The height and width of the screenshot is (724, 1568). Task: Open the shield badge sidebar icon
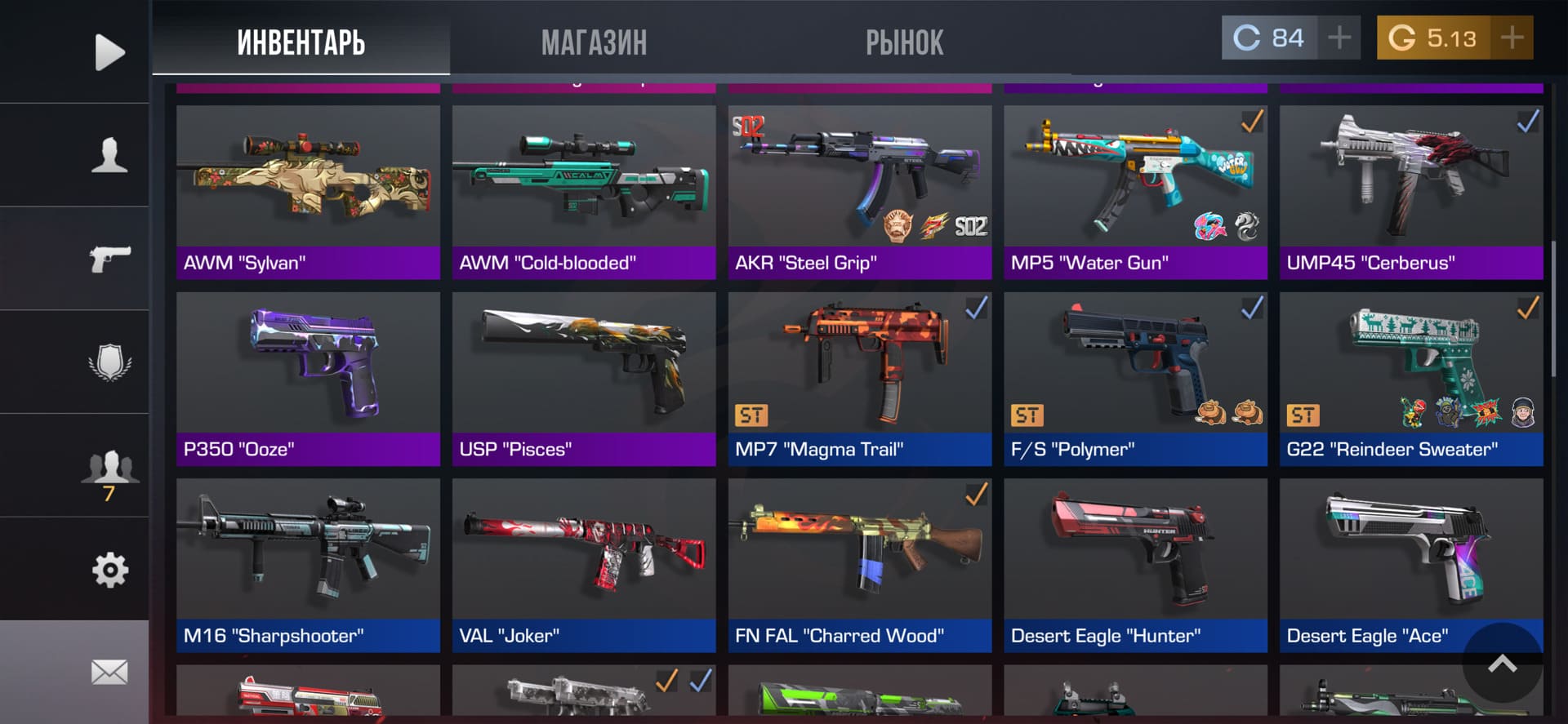click(x=109, y=362)
